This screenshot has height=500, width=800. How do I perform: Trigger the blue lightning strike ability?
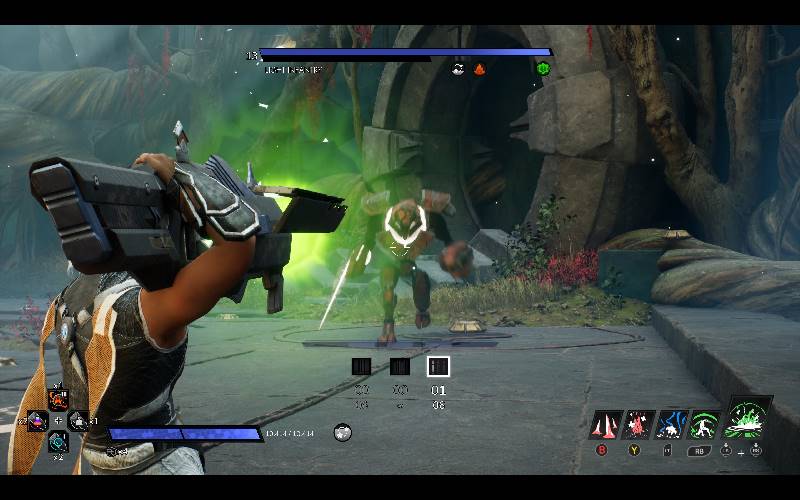pos(670,425)
